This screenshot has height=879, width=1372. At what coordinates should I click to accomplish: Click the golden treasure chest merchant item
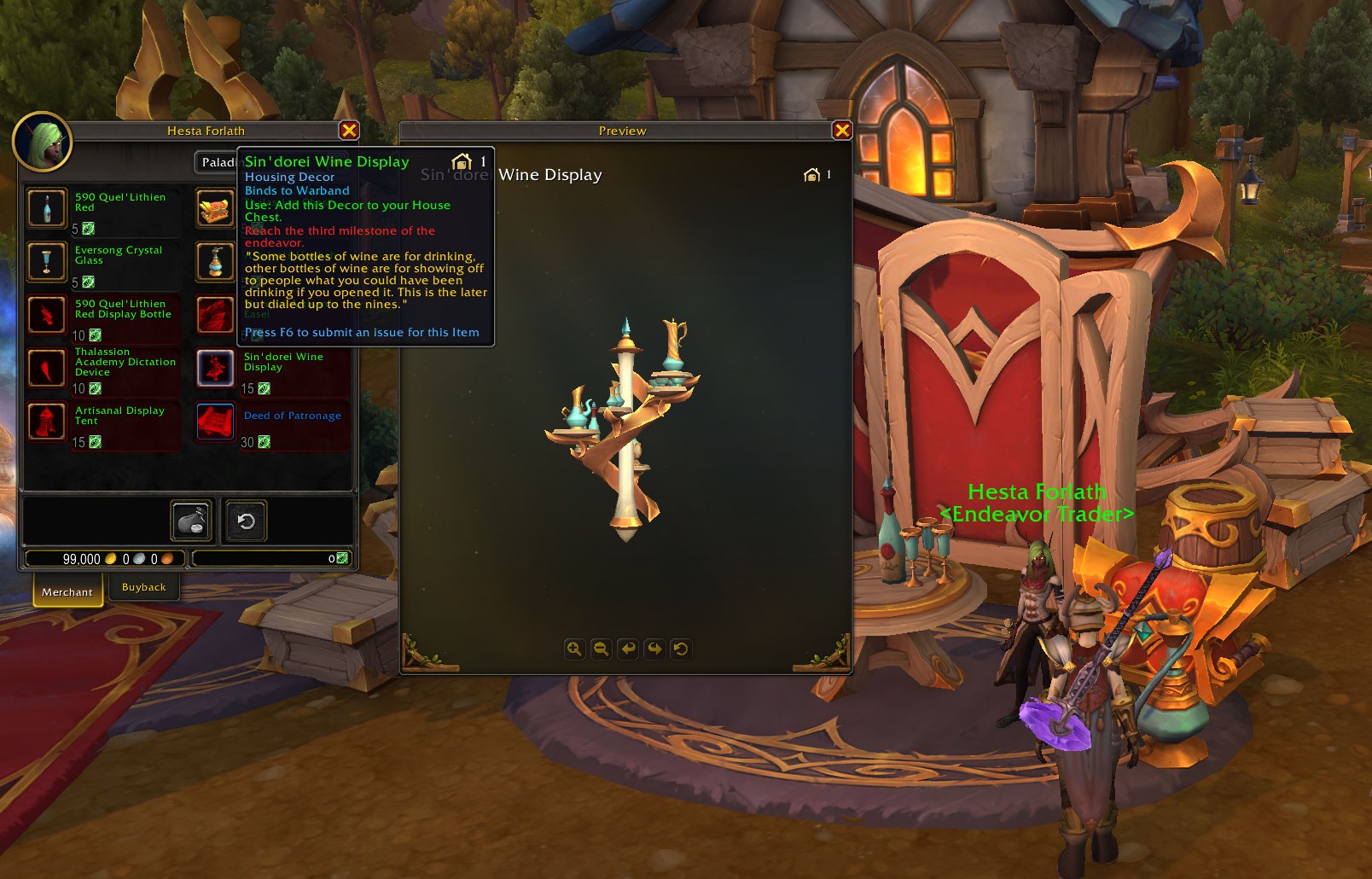(215, 207)
